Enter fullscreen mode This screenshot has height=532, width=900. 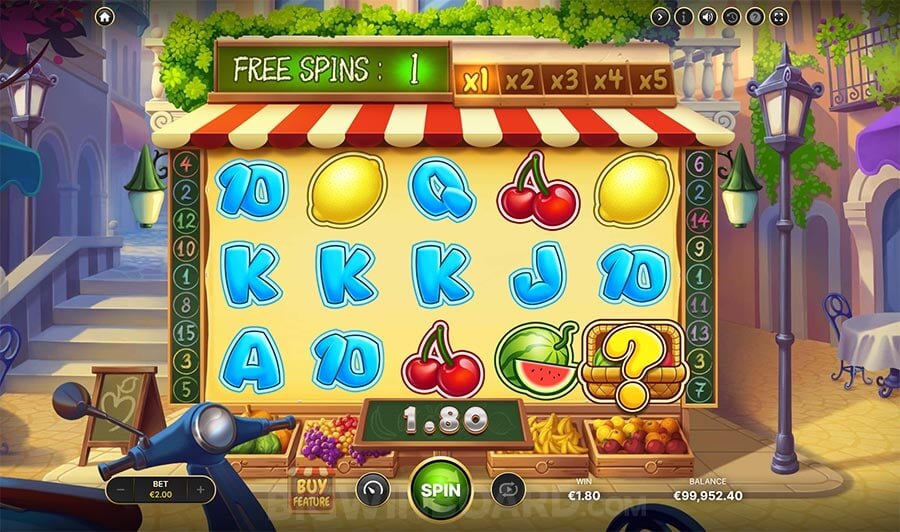tap(780, 16)
